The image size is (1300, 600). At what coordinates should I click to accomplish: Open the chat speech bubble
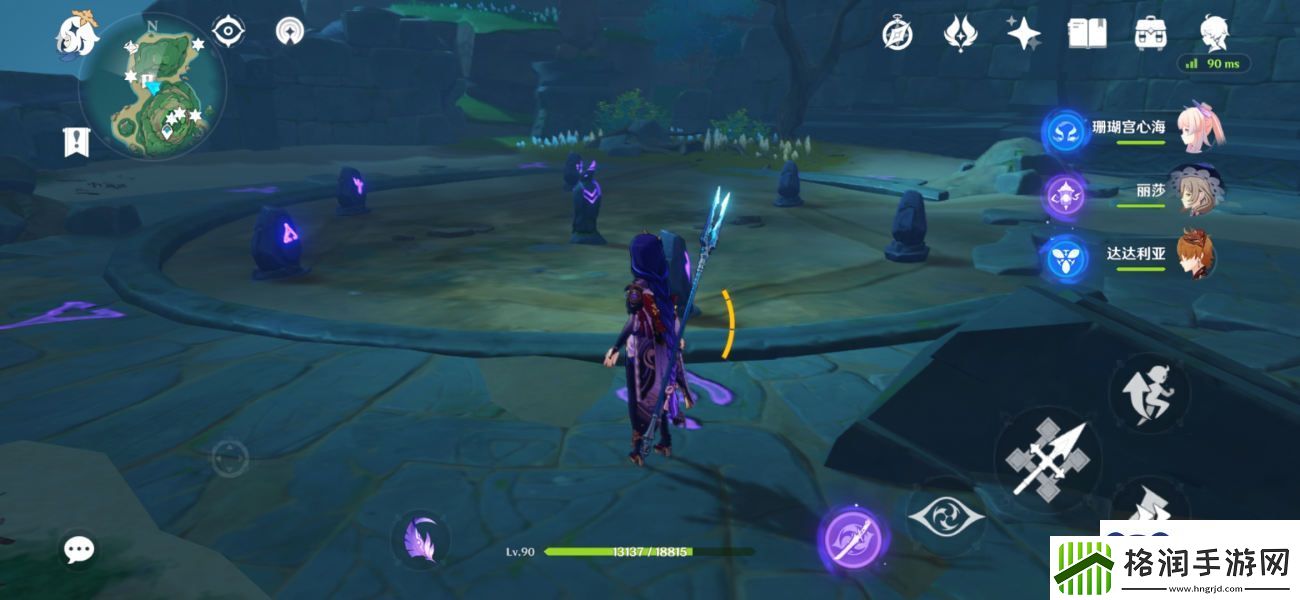79,548
